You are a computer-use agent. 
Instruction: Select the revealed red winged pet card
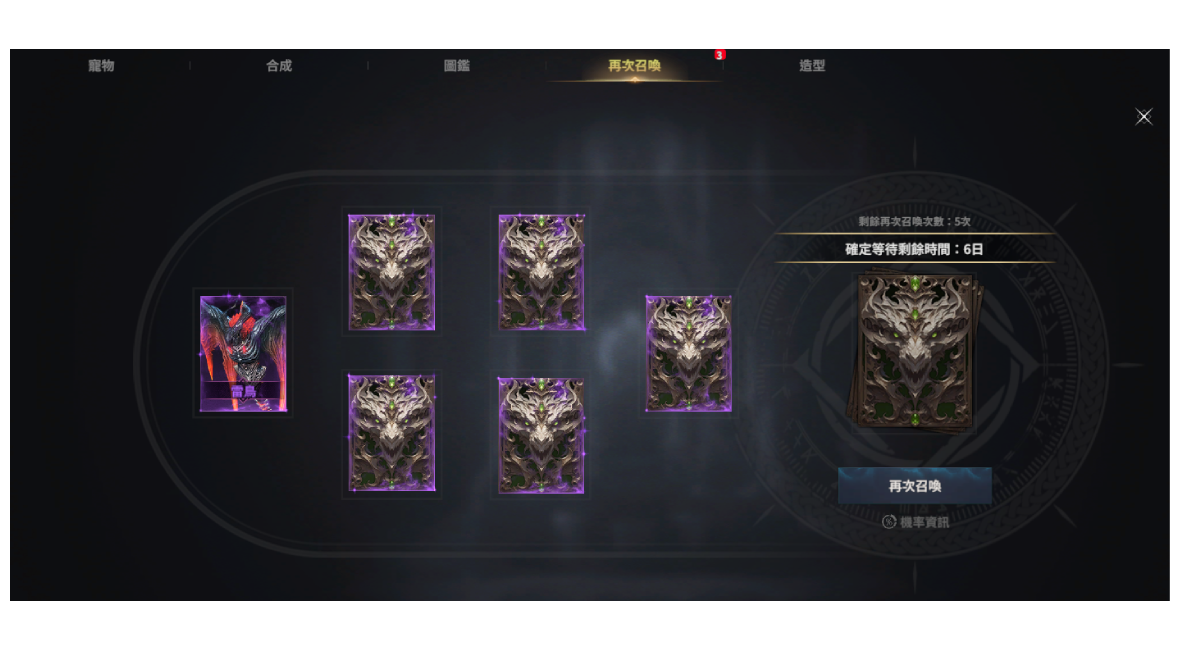pyautogui.click(x=243, y=353)
